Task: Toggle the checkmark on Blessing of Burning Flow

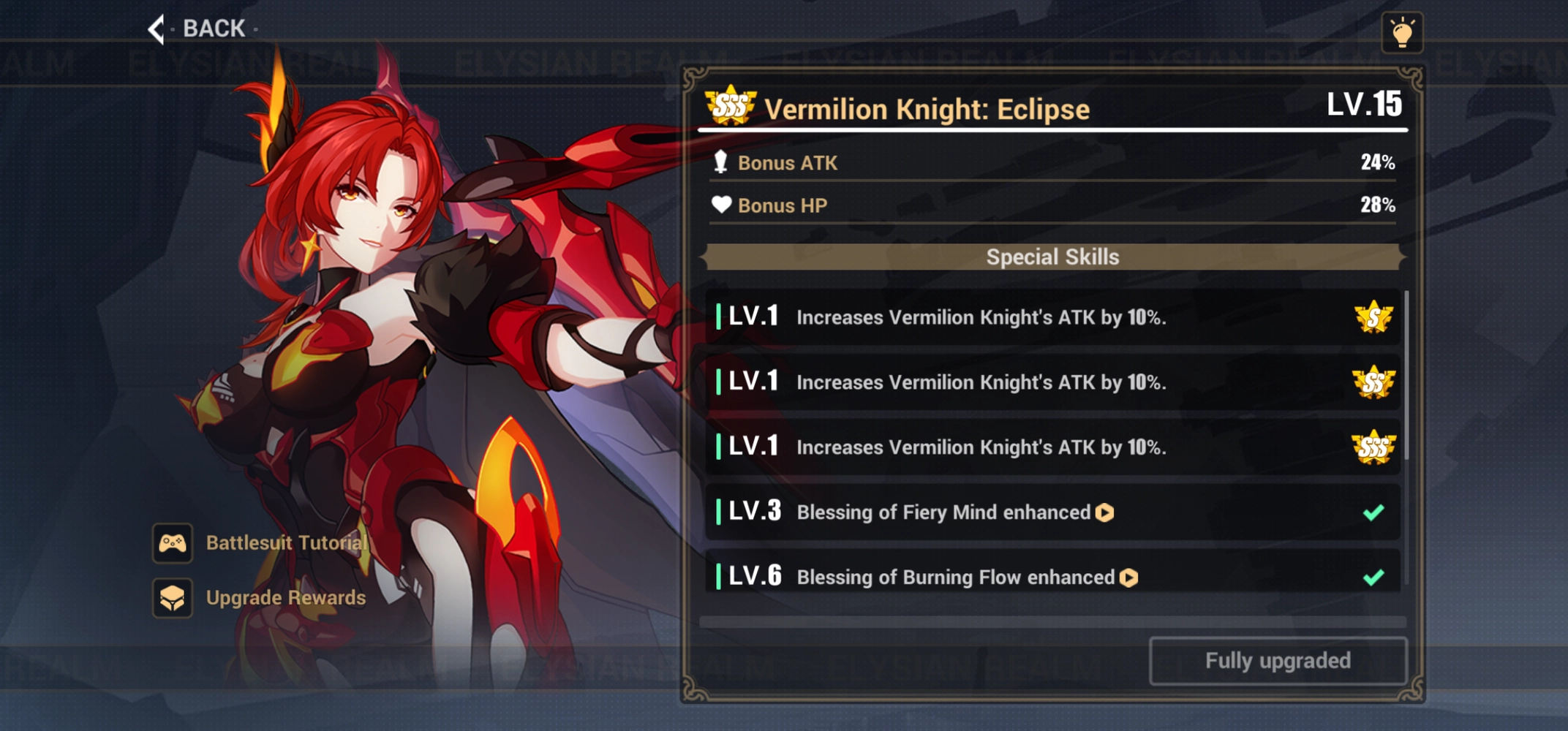Action: pos(1373,577)
